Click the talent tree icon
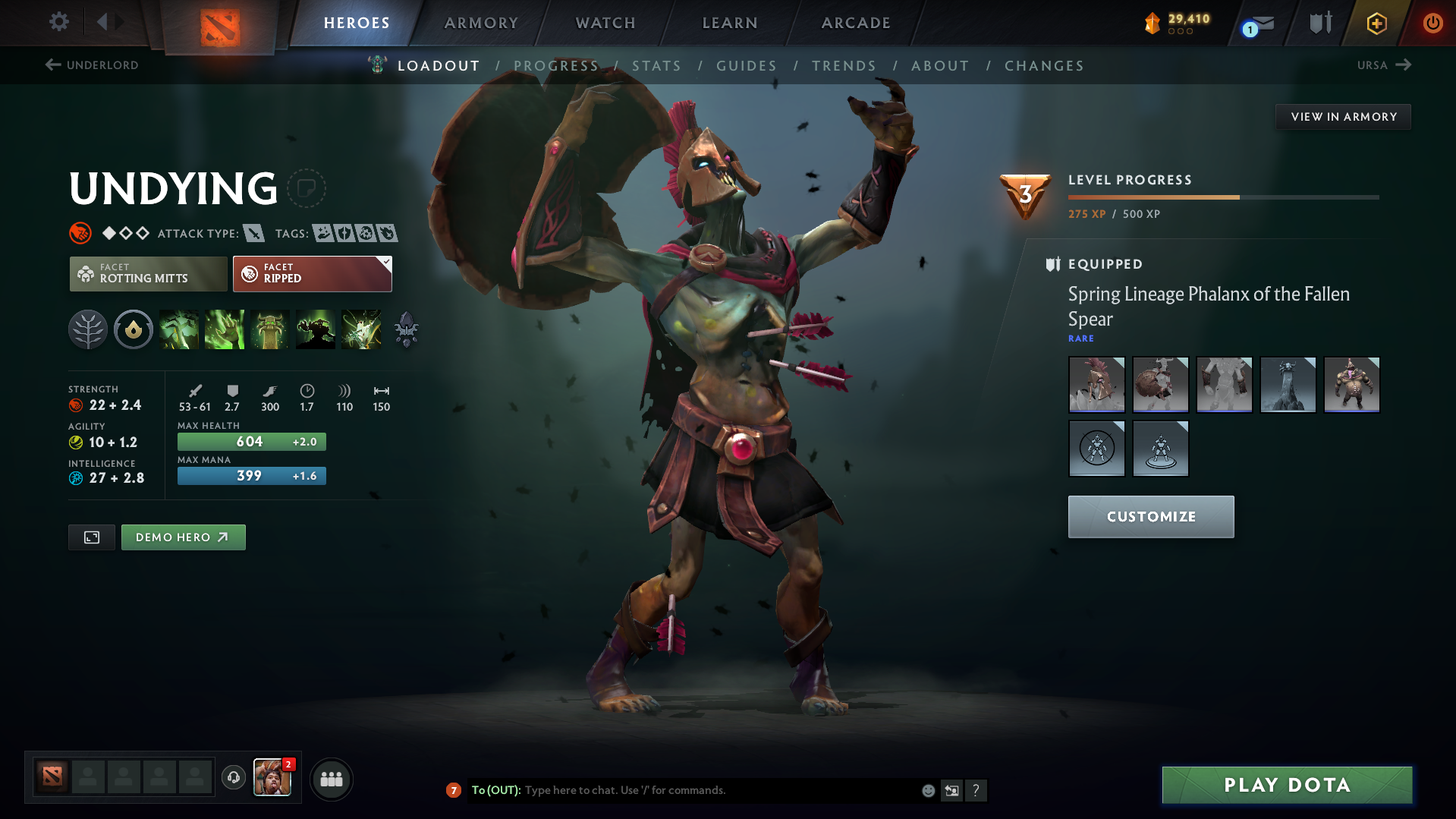This screenshot has width=1456, height=819. [x=87, y=329]
